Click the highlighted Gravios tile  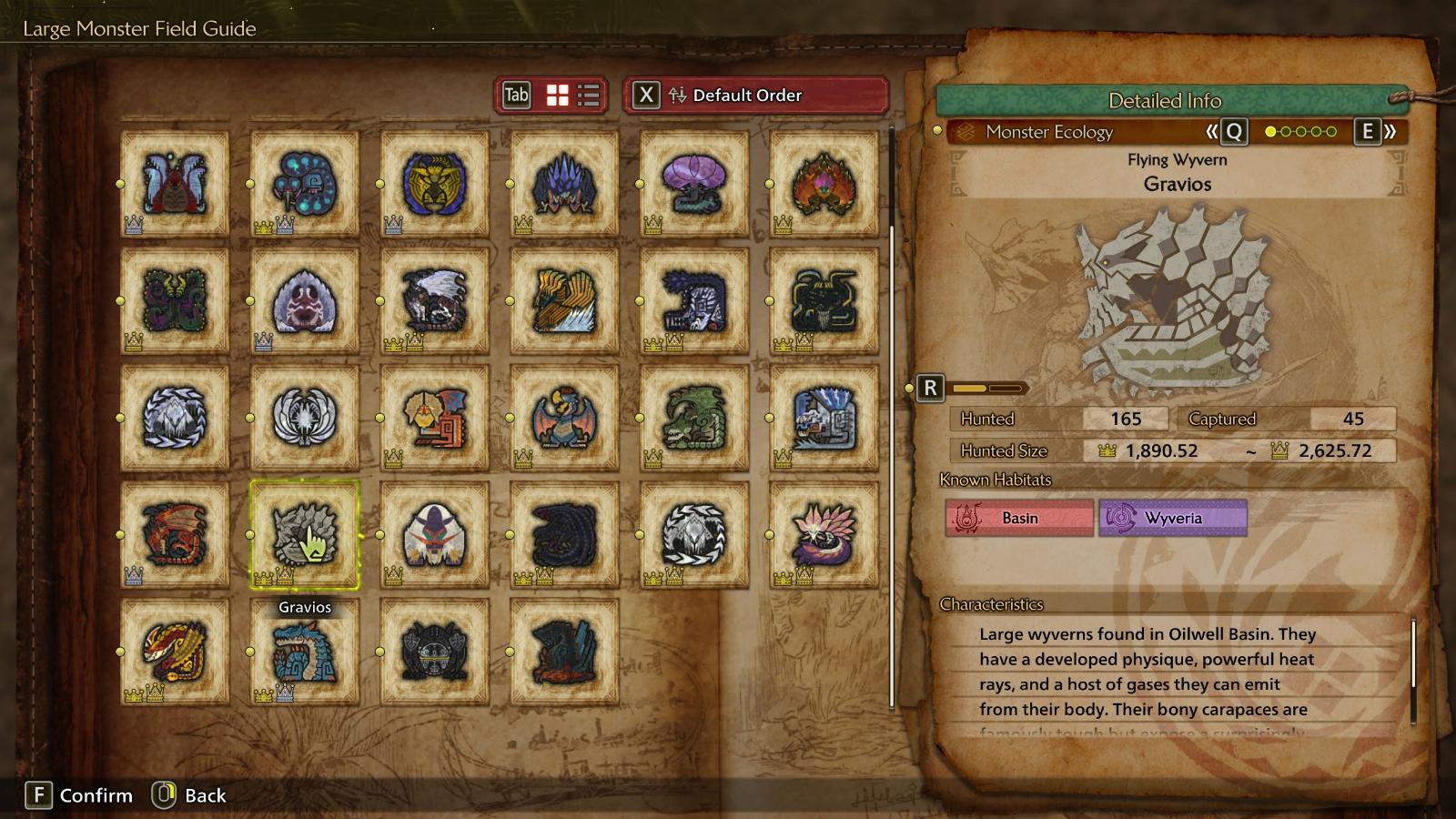click(x=305, y=534)
